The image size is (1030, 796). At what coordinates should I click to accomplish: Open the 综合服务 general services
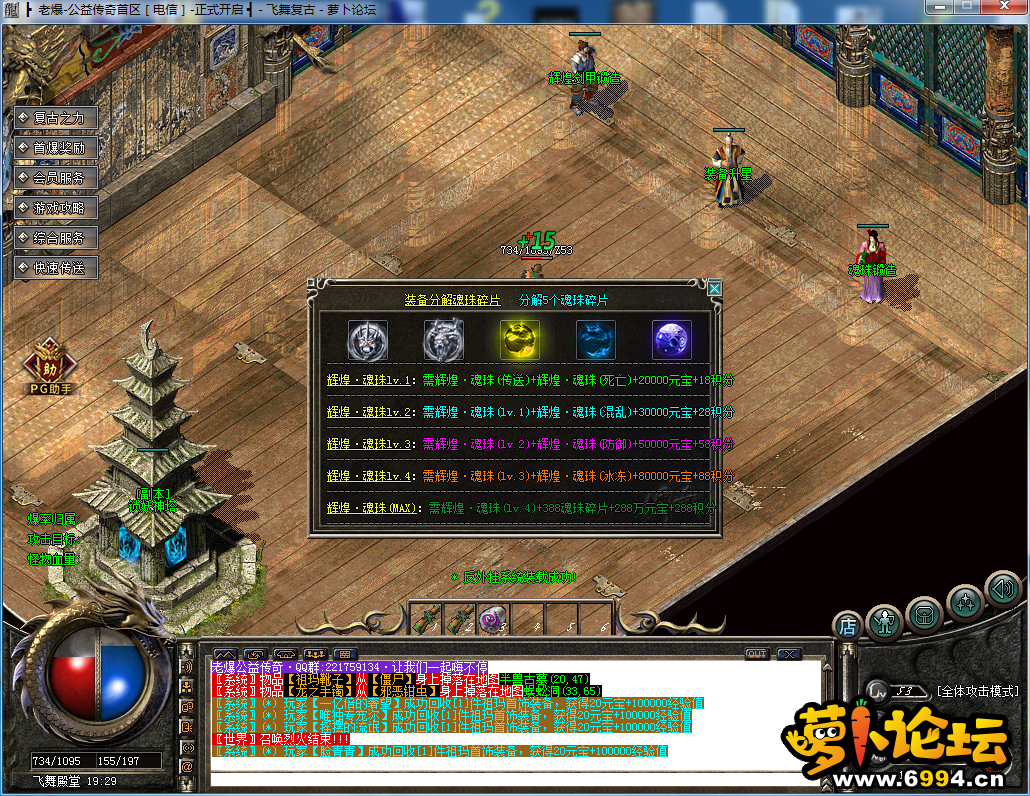coord(57,238)
